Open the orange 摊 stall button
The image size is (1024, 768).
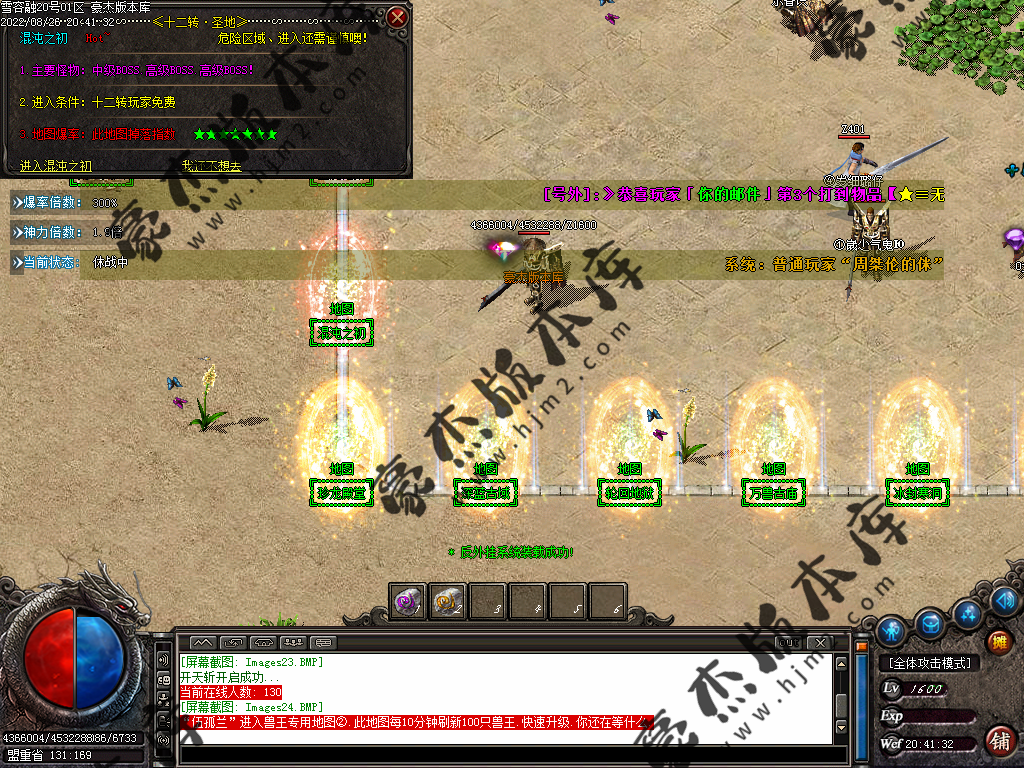point(998,642)
